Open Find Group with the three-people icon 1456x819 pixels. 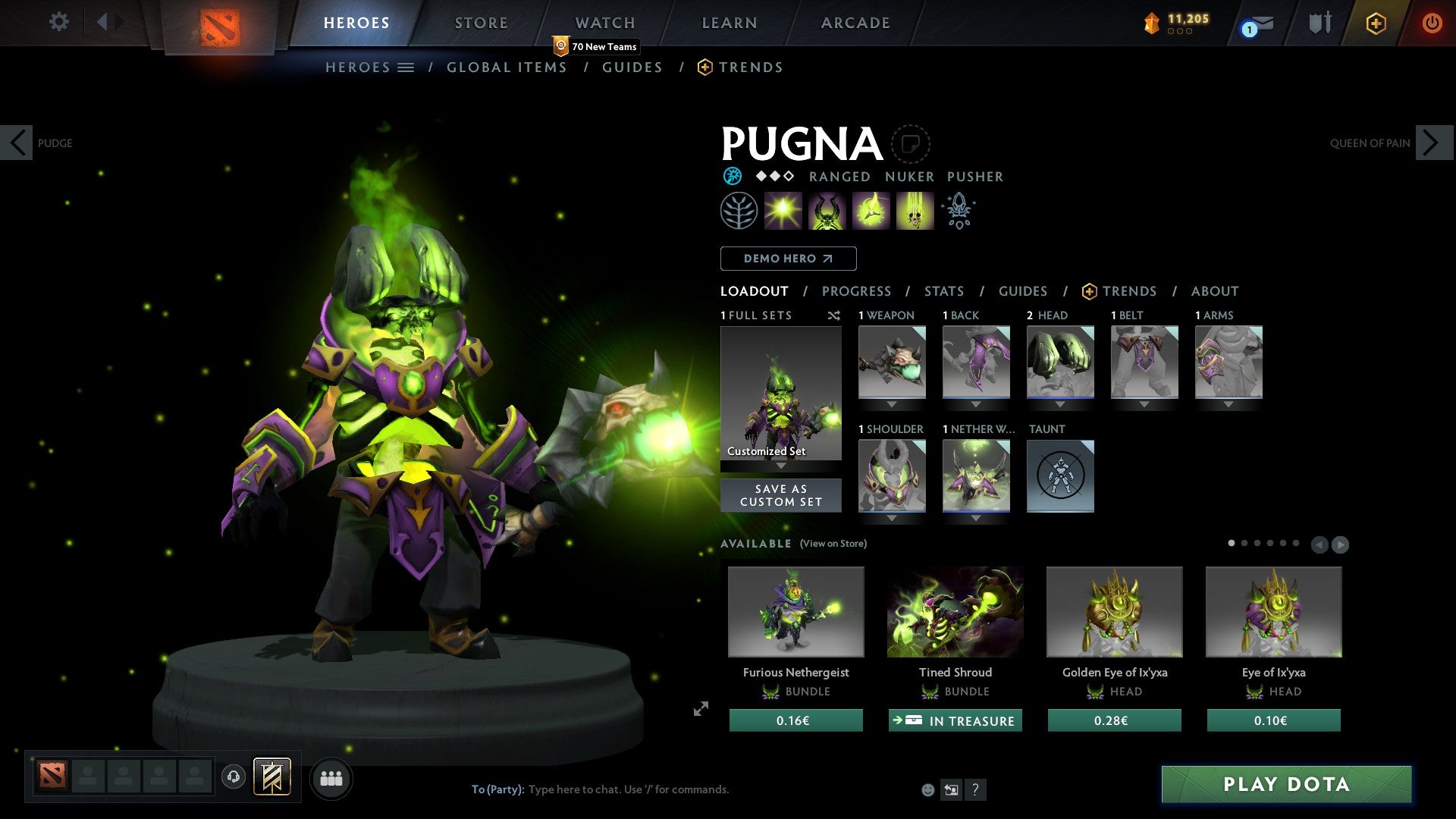(x=331, y=778)
